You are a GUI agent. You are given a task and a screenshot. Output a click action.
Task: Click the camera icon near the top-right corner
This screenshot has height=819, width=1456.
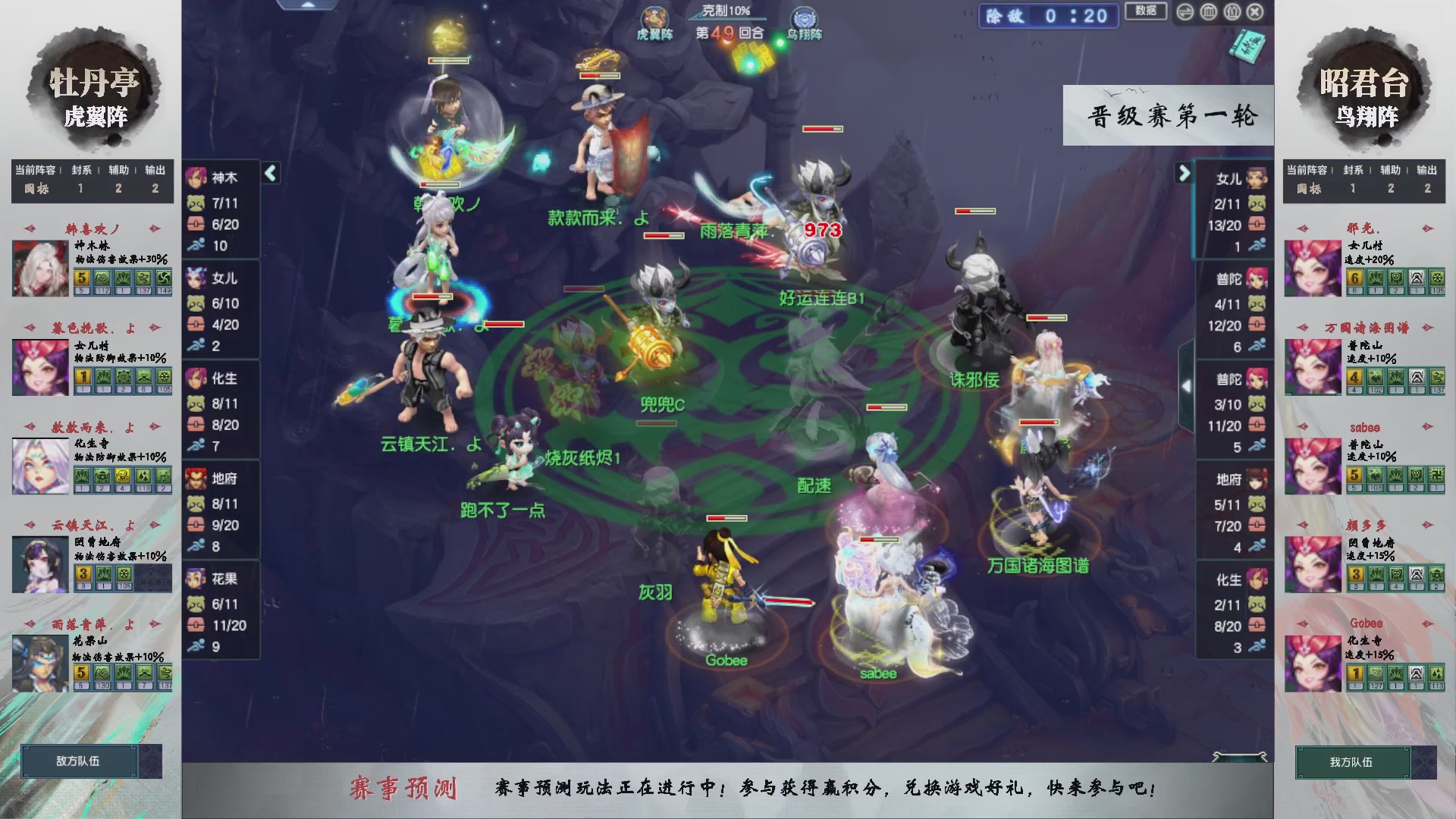click(1232, 13)
